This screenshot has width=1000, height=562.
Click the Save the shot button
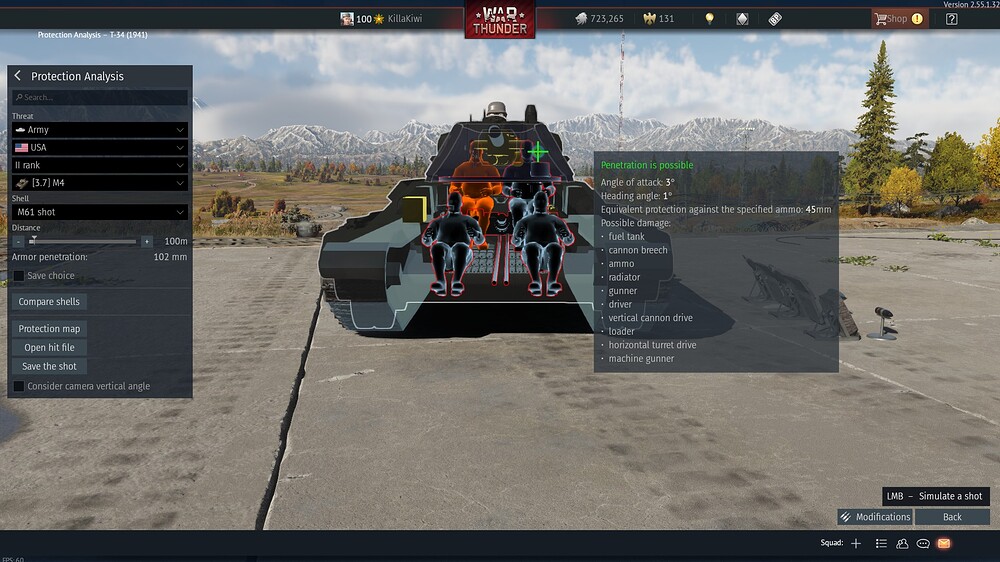tap(49, 367)
